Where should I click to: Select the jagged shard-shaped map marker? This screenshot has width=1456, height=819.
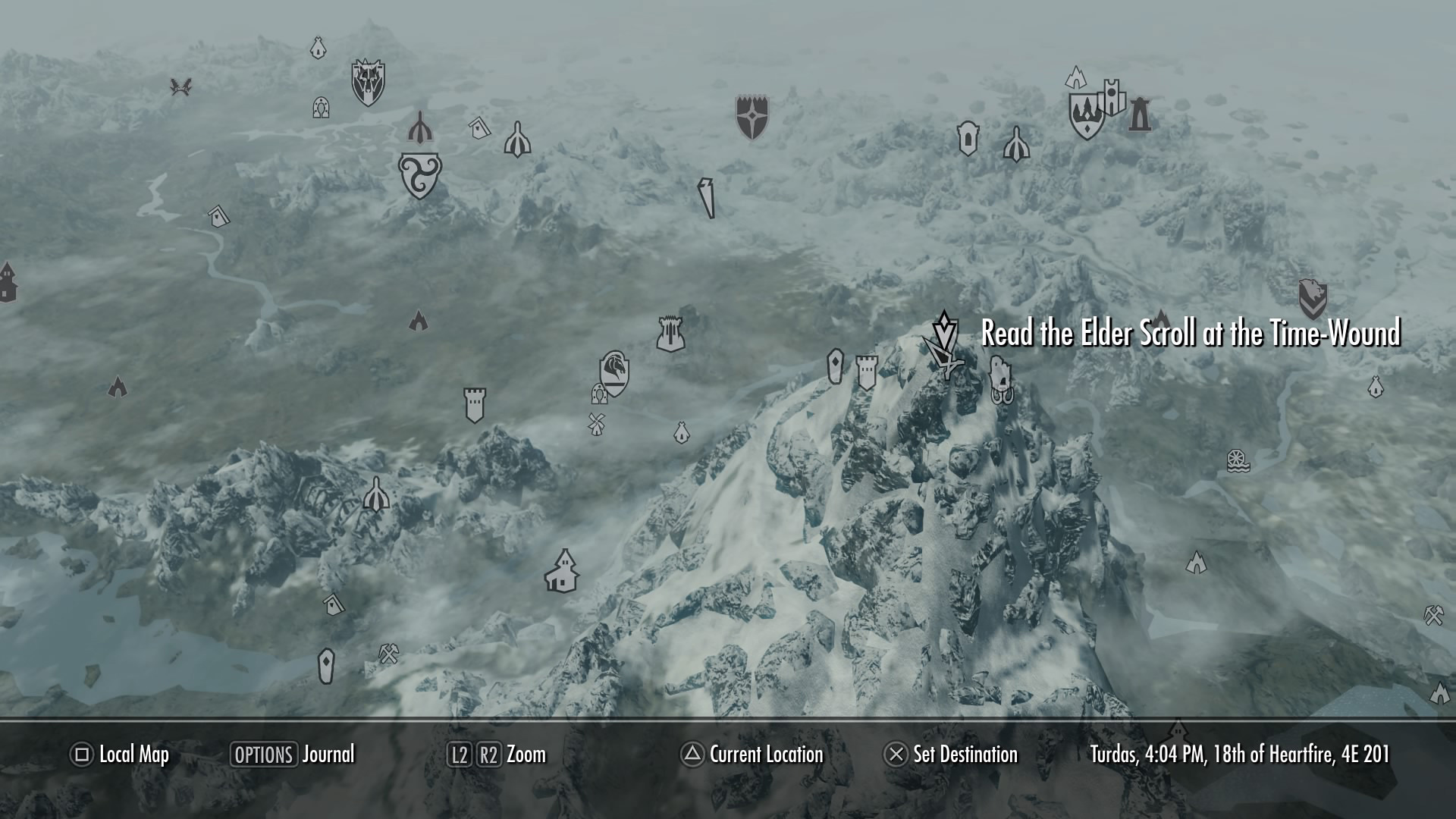tap(707, 199)
